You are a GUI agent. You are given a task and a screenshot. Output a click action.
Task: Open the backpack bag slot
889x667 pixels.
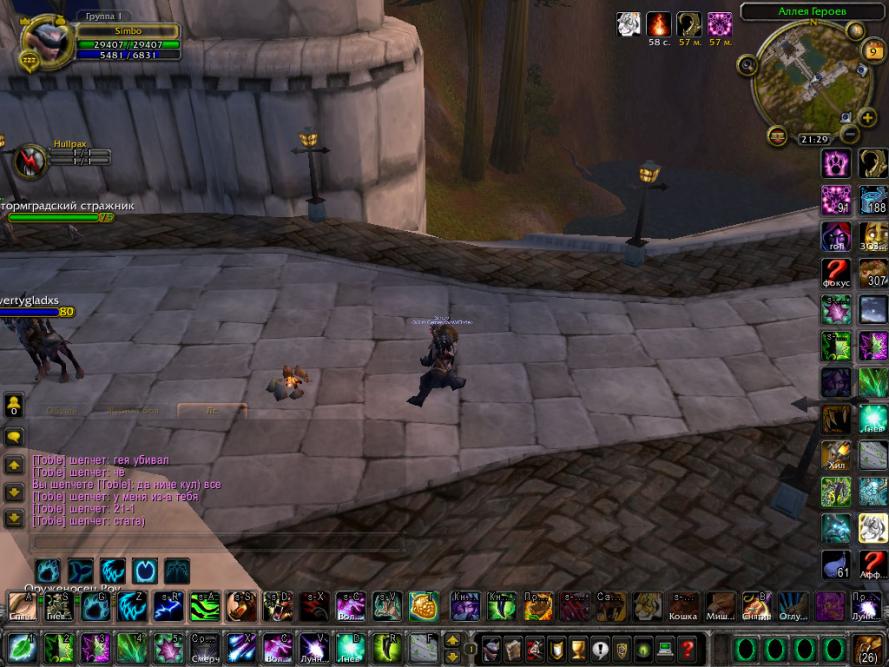pyautogui.click(x=865, y=647)
